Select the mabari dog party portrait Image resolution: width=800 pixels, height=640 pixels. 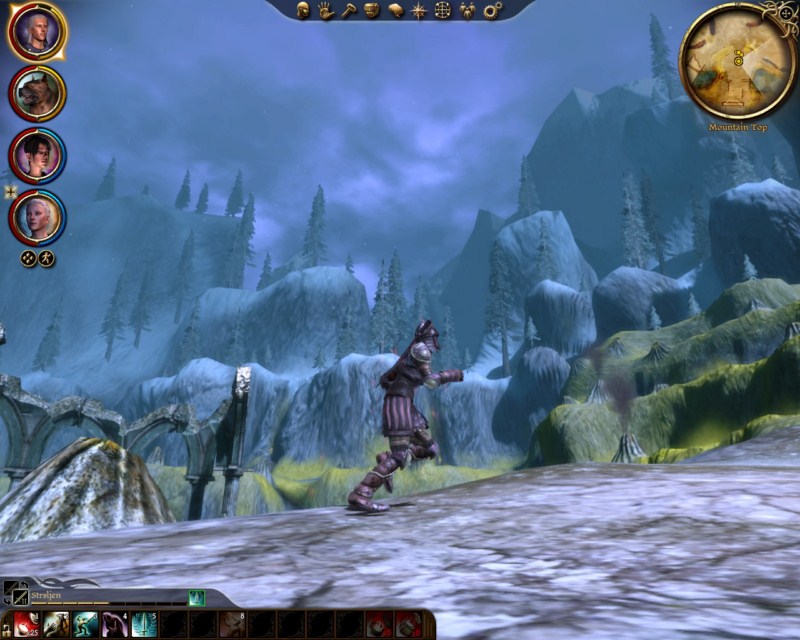click(37, 93)
